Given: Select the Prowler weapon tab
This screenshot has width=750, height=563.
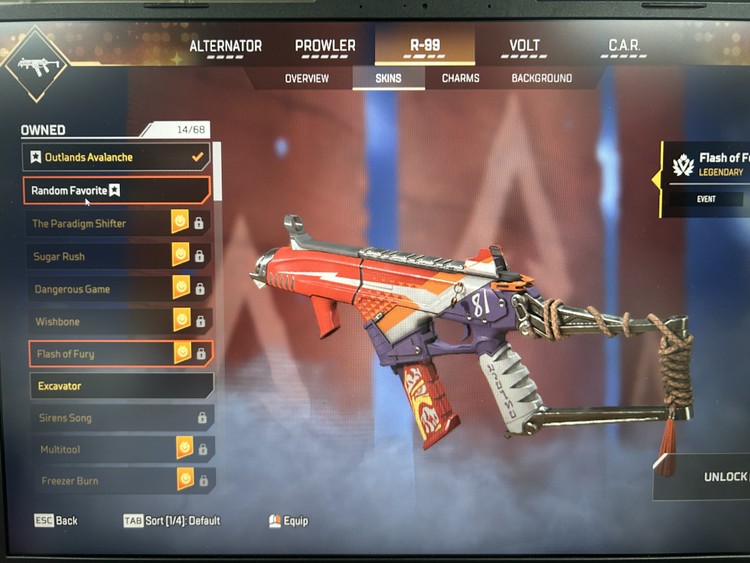Looking at the screenshot, I should tap(325, 47).
